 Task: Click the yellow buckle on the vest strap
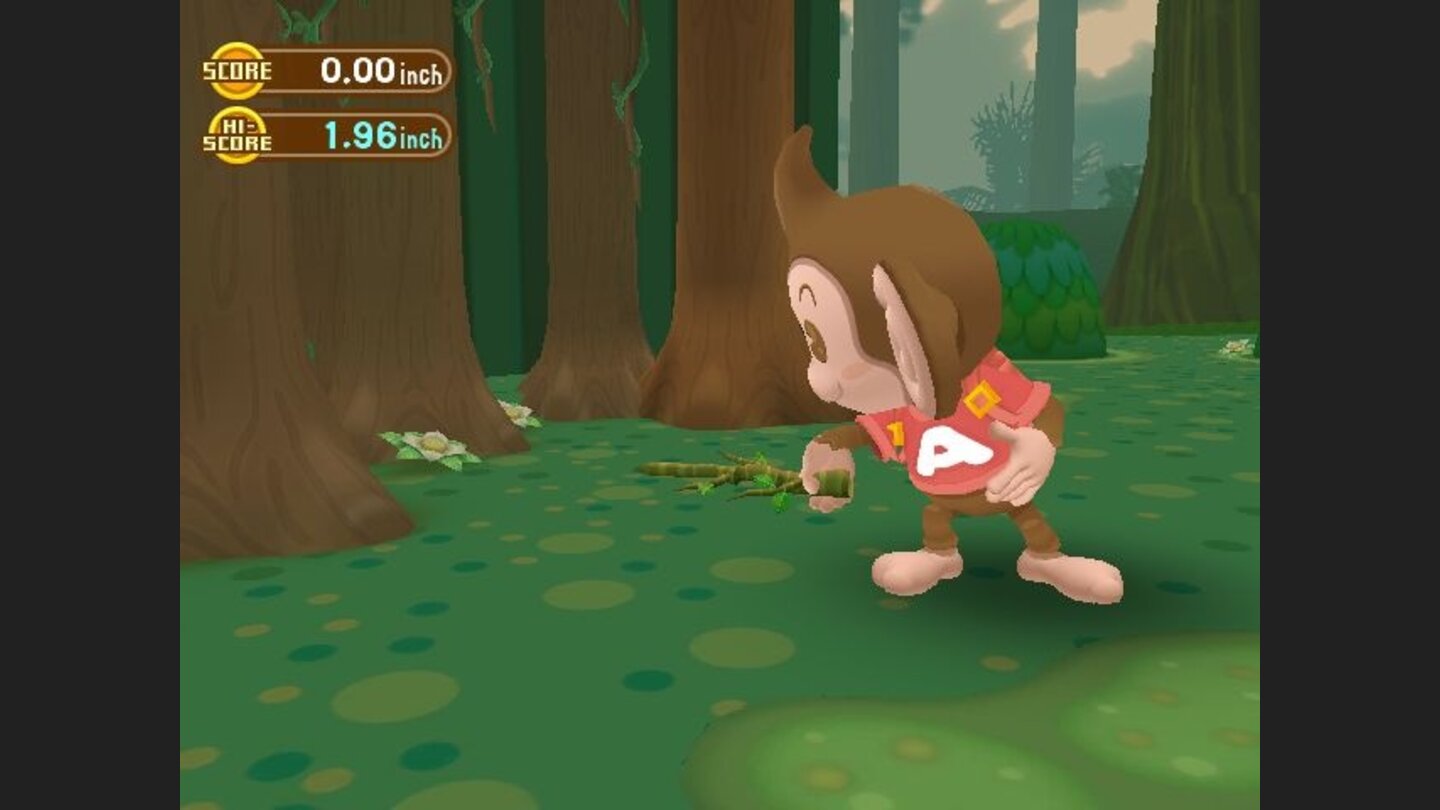983,403
